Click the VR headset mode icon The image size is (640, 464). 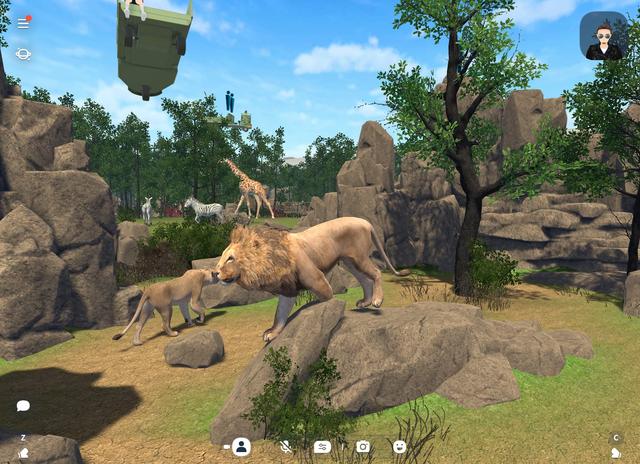[23, 54]
